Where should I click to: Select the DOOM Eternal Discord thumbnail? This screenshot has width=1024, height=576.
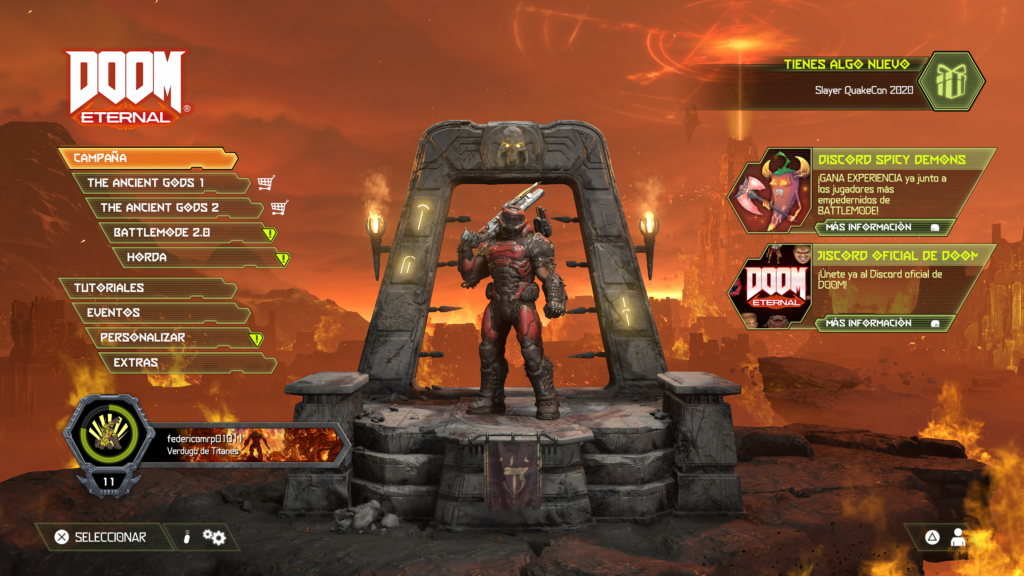[x=769, y=286]
